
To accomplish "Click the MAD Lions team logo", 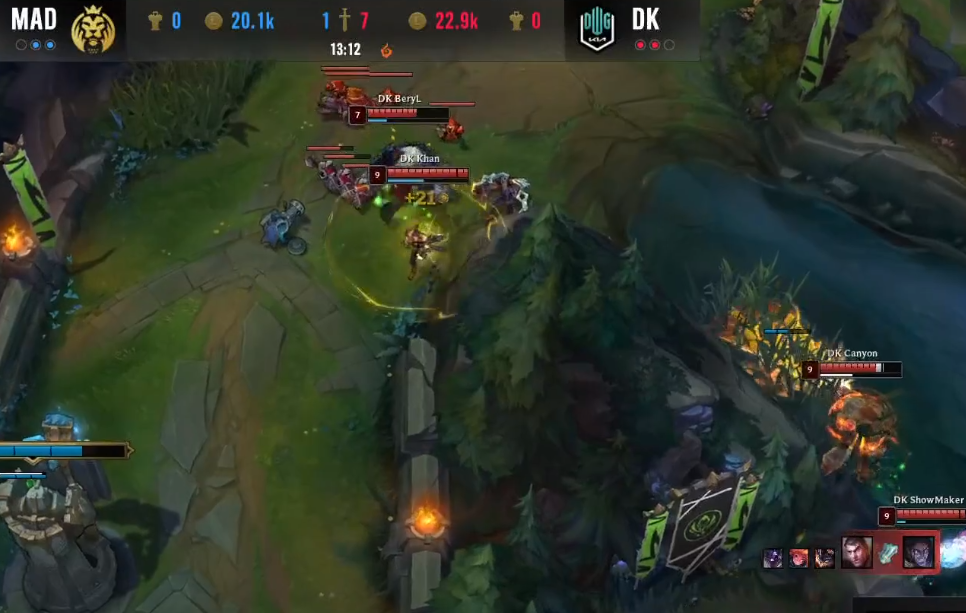I will coord(93,28).
